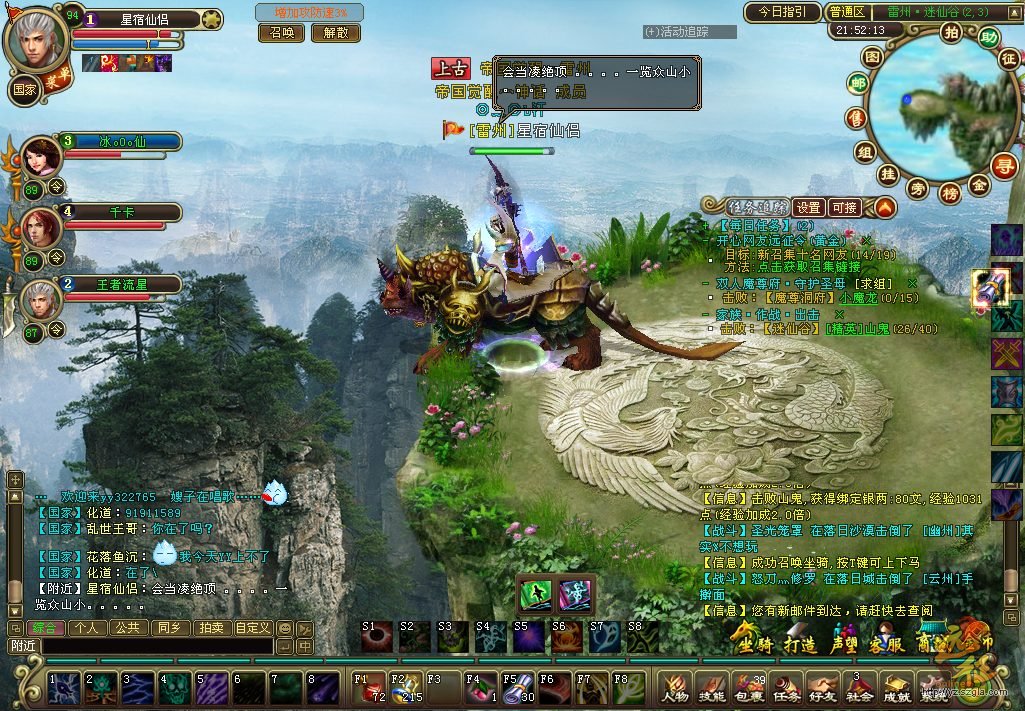
Task: Open the 任务 (quest) log
Action: (x=786, y=689)
